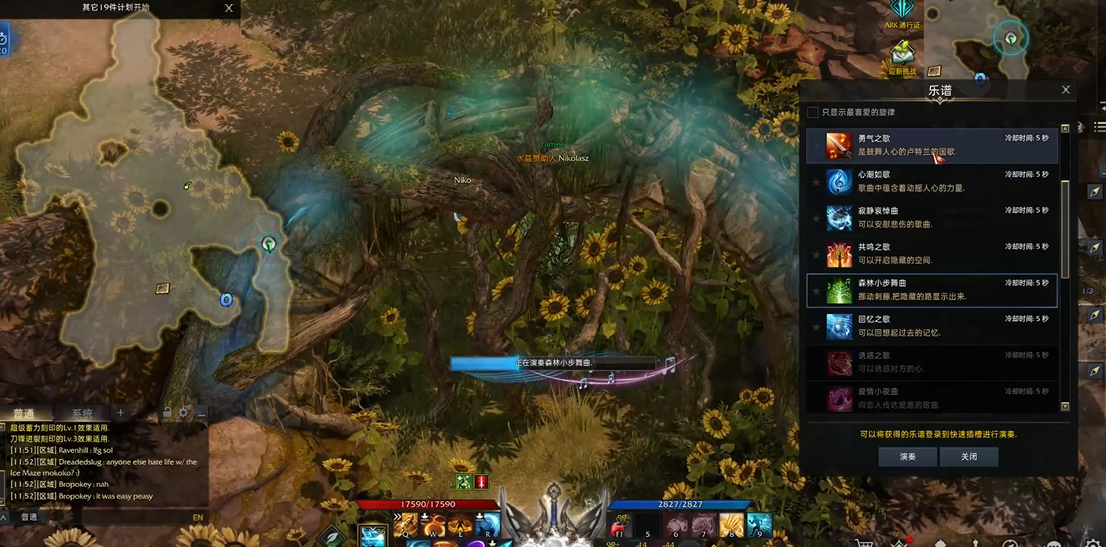Image resolution: width=1106 pixels, height=547 pixels.
Task: Add a new chat tab with plus
Action: pos(120,413)
